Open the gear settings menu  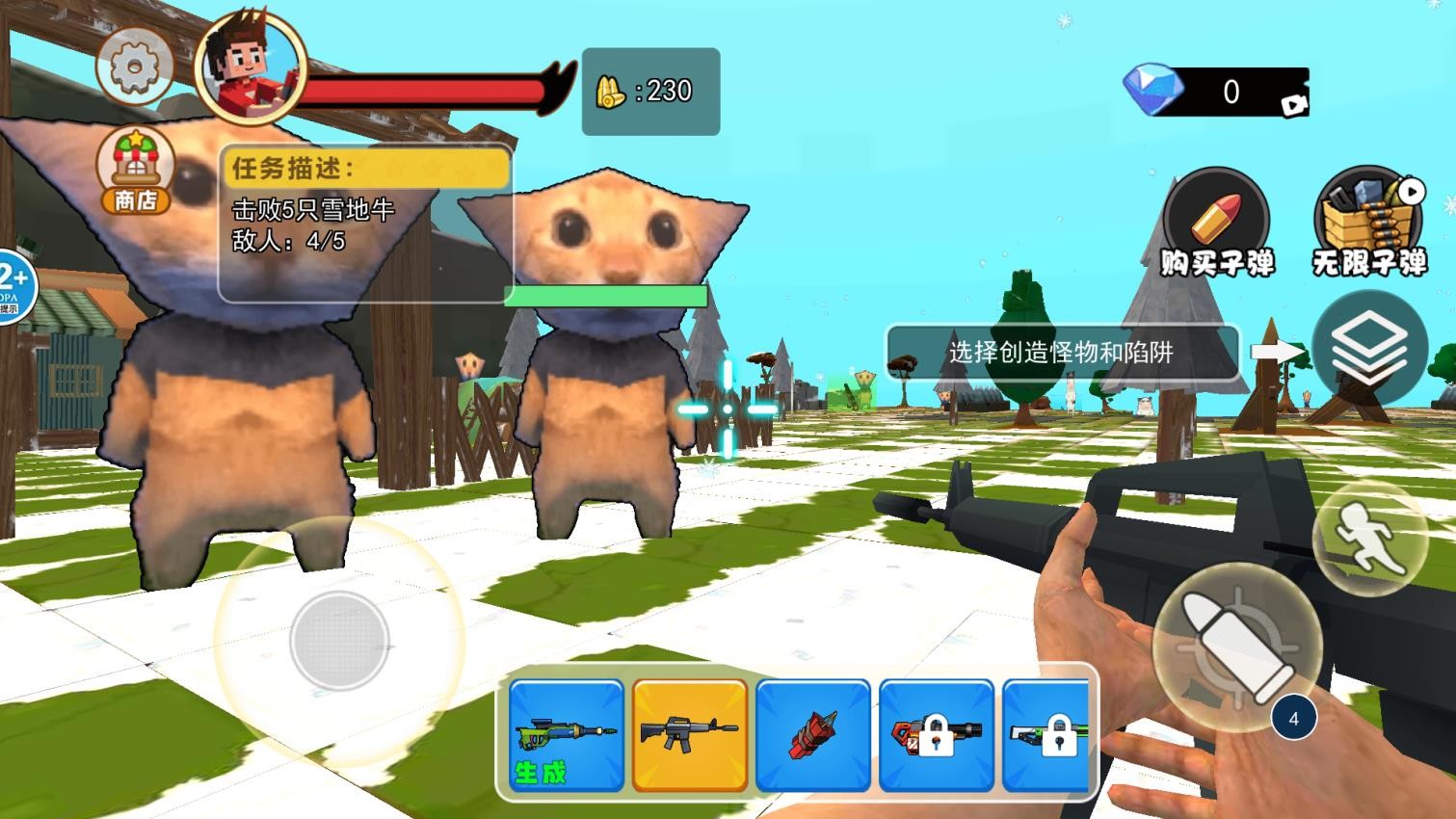[x=134, y=66]
